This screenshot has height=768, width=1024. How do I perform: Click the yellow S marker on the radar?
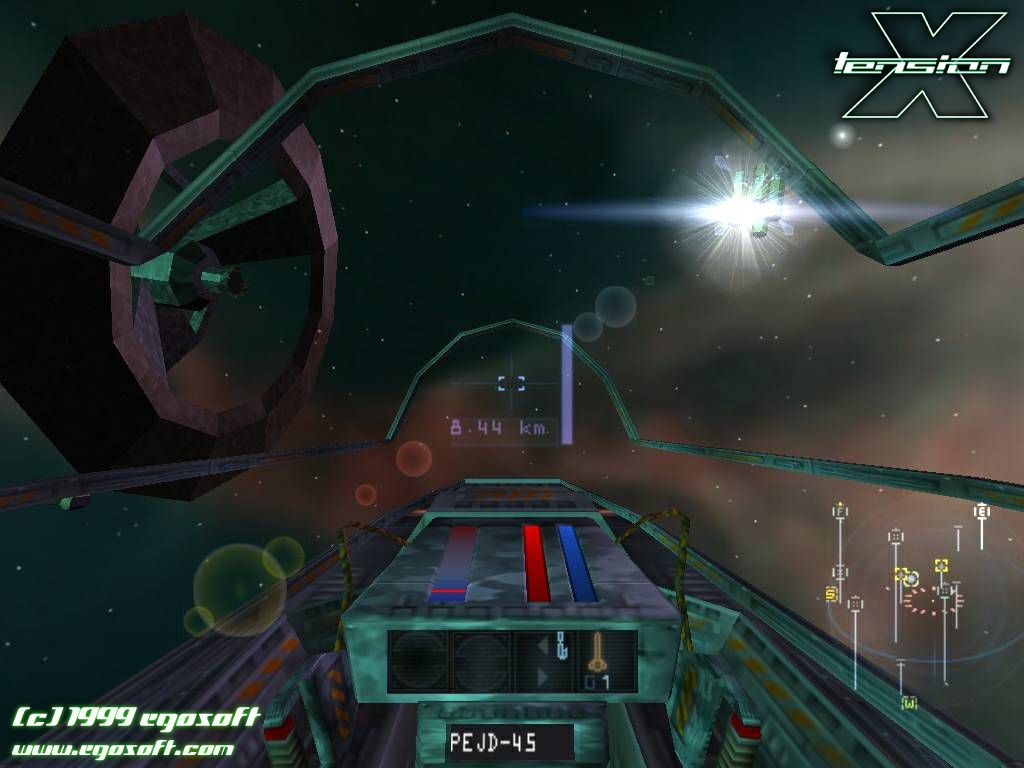830,594
